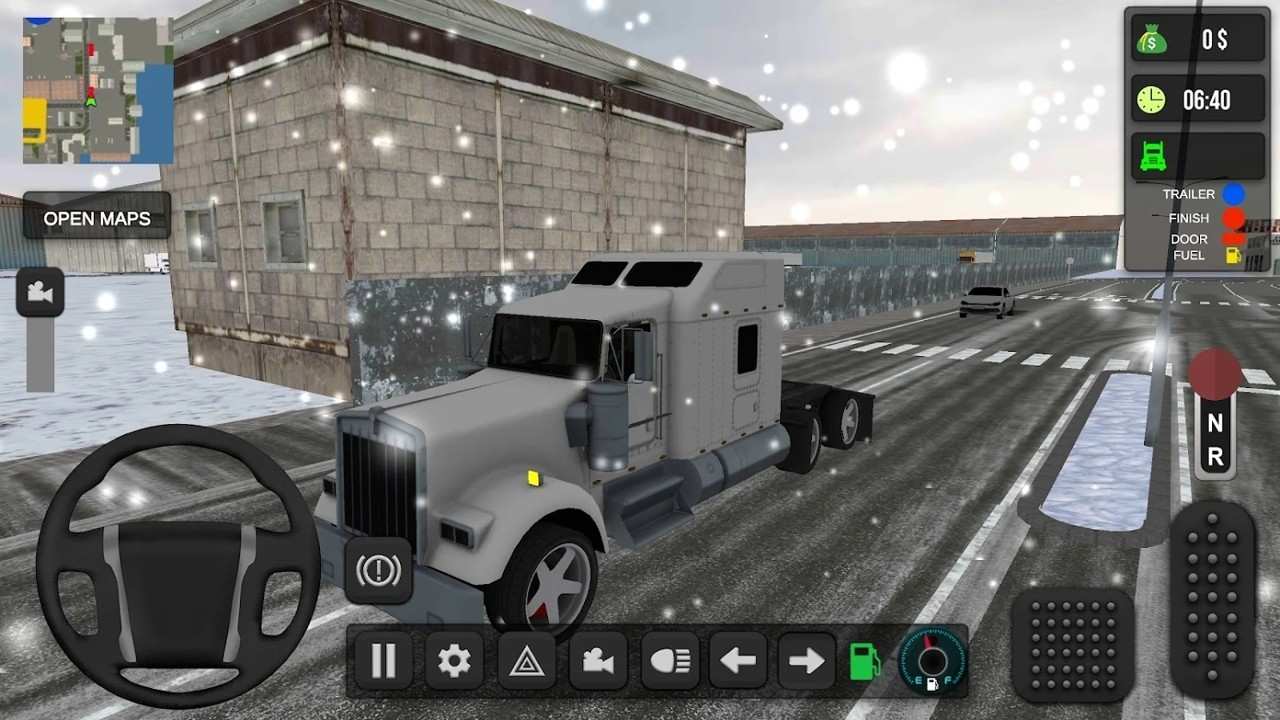Tap the tall accelerator pedal
The image size is (1280, 720).
pyautogui.click(x=1212, y=598)
